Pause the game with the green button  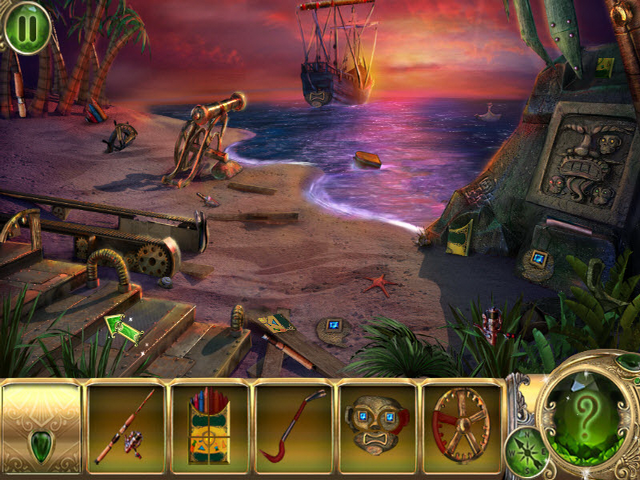coord(27,27)
